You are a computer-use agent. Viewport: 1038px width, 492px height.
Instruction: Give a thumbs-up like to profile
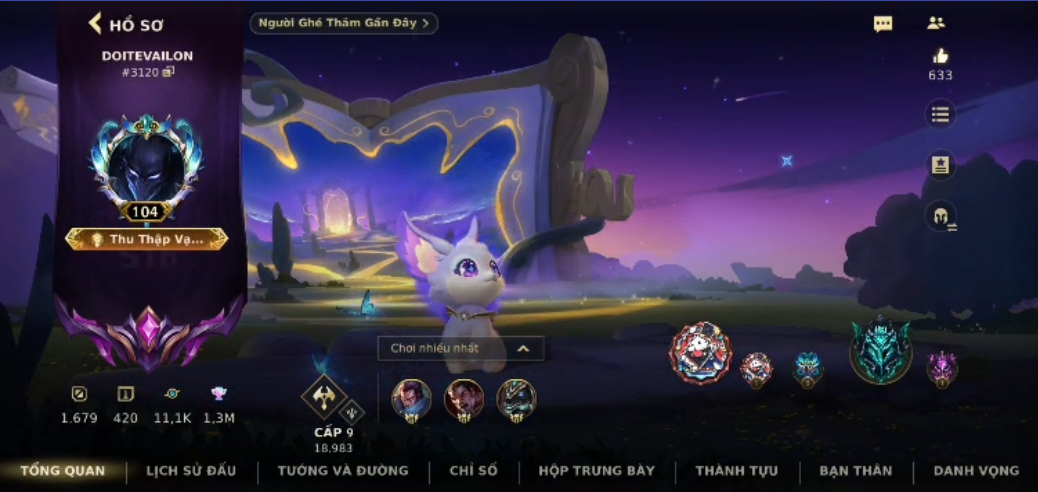(940, 57)
